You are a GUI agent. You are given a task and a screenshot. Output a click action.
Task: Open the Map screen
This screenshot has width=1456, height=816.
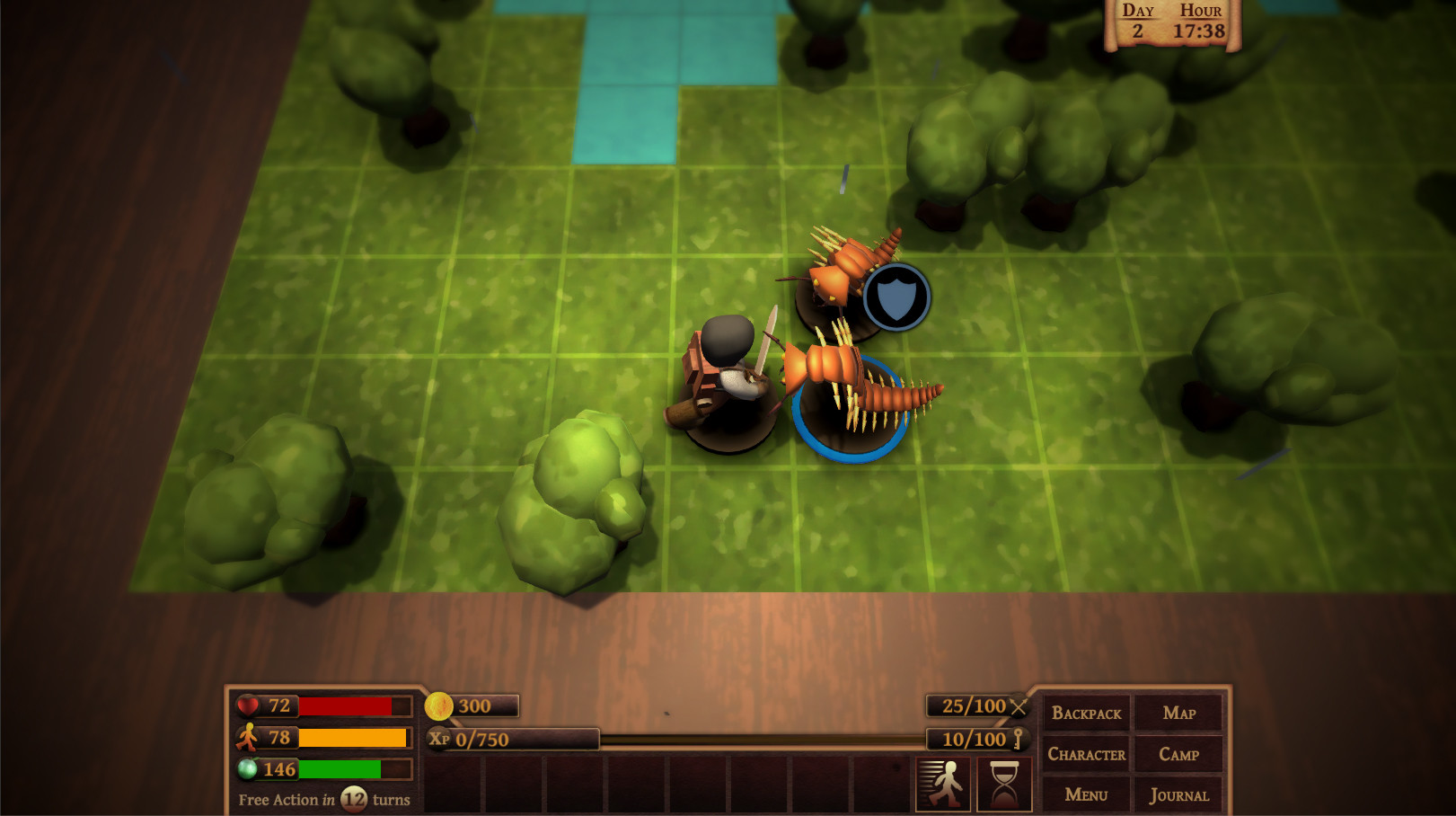pos(1178,714)
